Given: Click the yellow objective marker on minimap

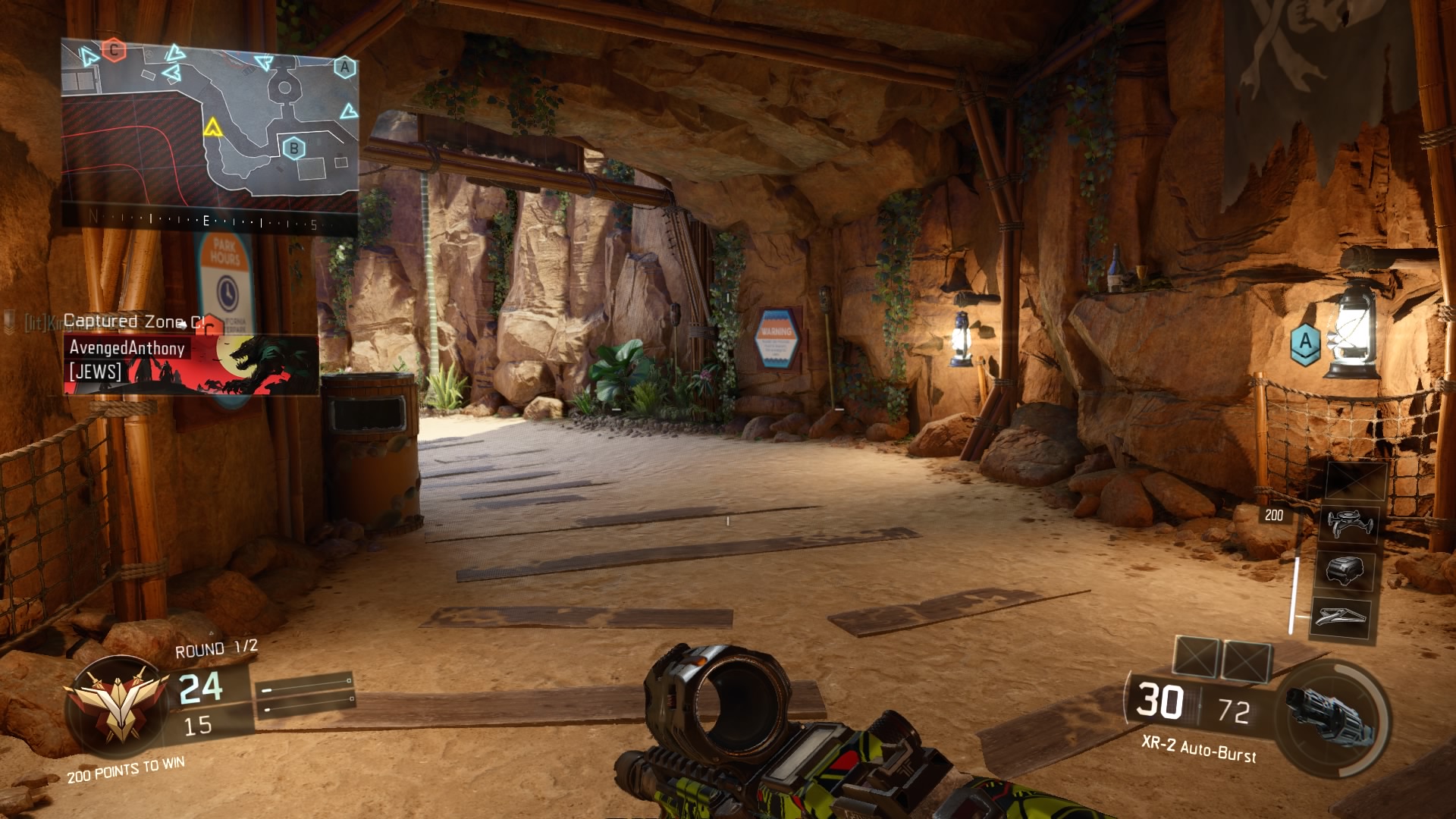Looking at the screenshot, I should pyautogui.click(x=212, y=127).
